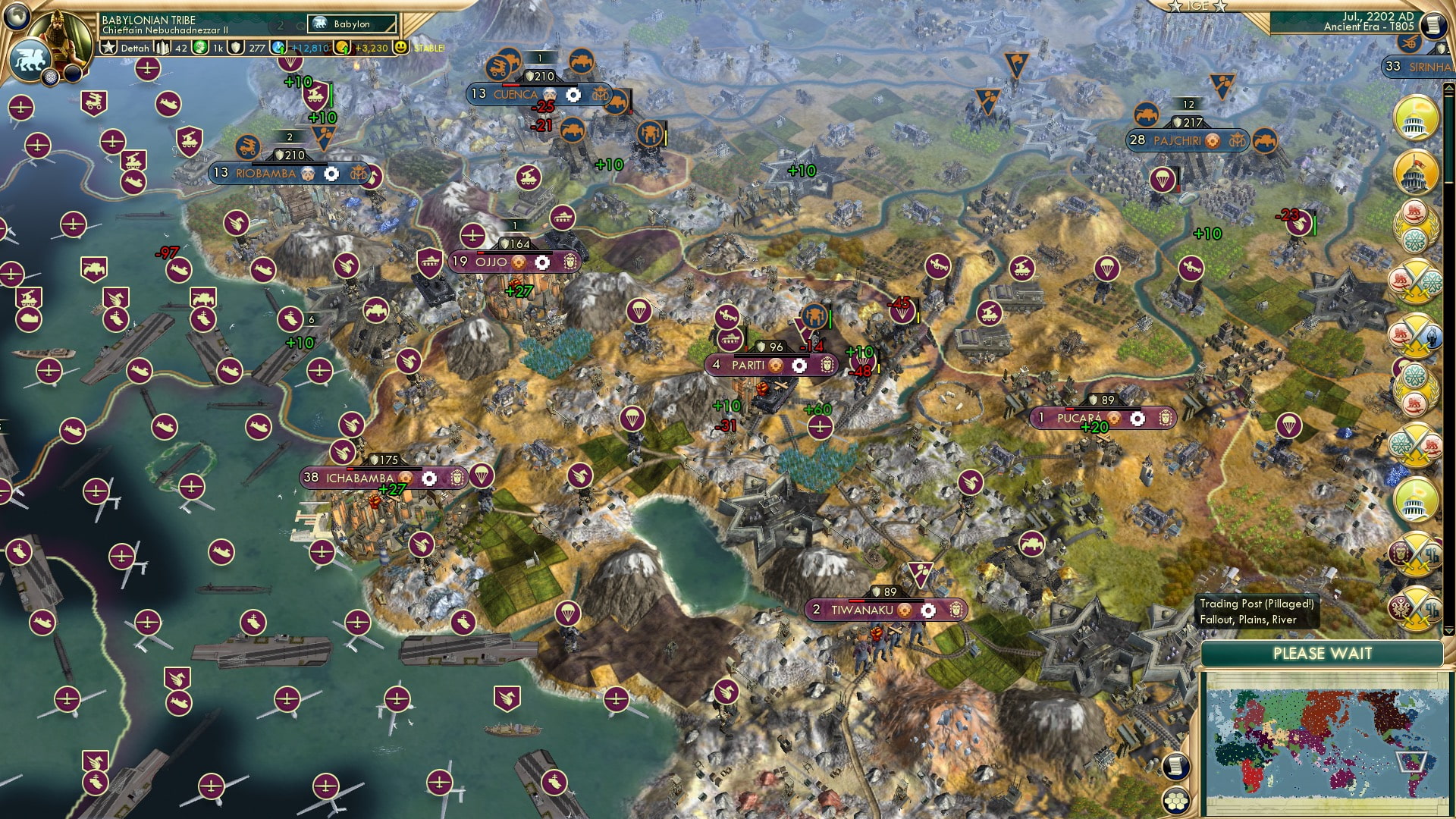This screenshot has width=1456, height=819.
Task: Click the science icon showing +12,810
Action: pyautogui.click(x=278, y=49)
